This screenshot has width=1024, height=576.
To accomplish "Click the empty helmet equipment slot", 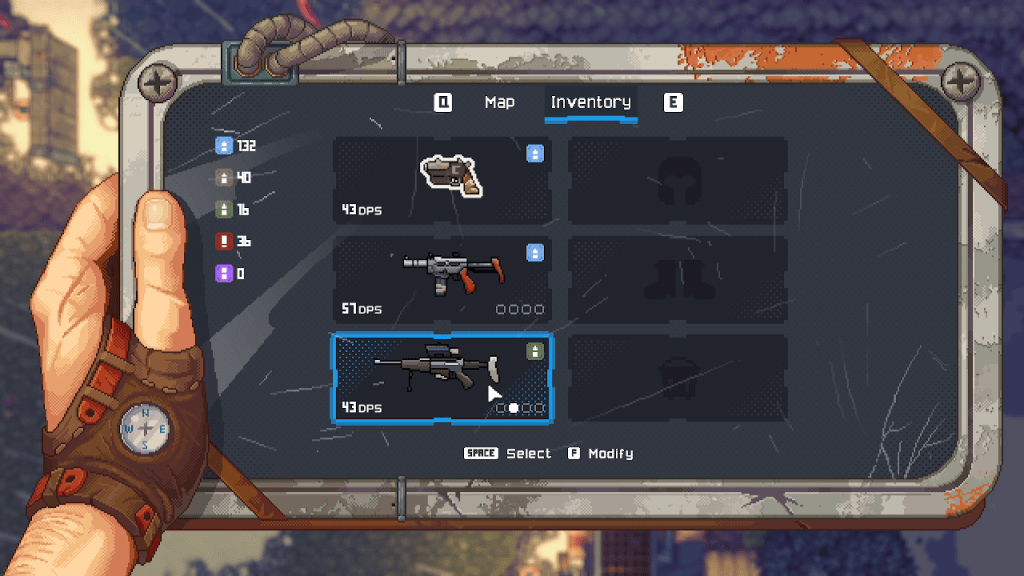I will click(x=678, y=180).
